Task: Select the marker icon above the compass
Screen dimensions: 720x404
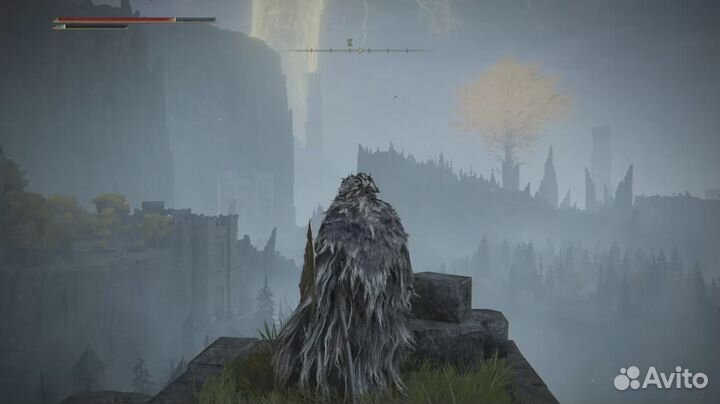Action: pyautogui.click(x=349, y=42)
